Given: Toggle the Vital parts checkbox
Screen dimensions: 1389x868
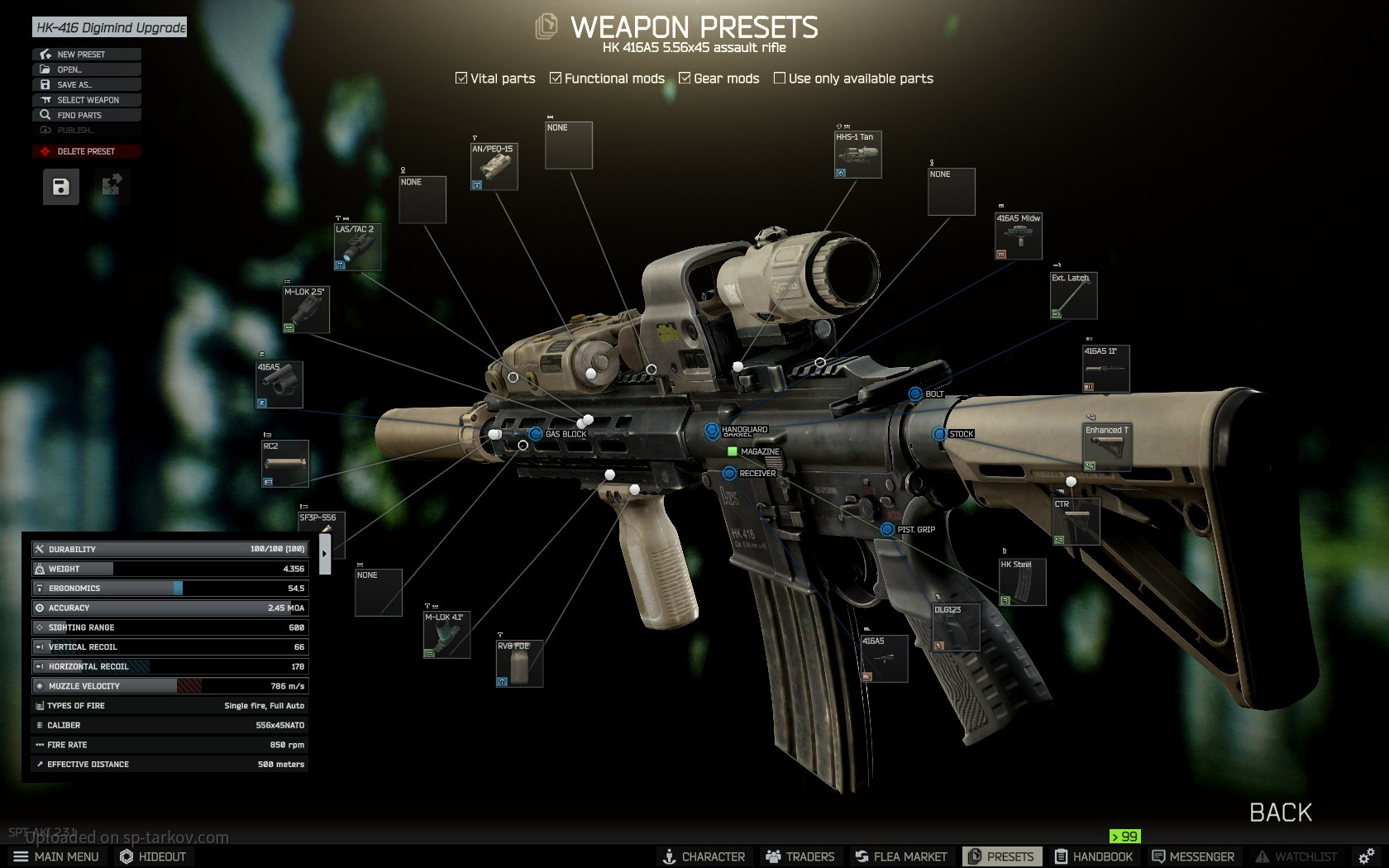Looking at the screenshot, I should tap(461, 79).
